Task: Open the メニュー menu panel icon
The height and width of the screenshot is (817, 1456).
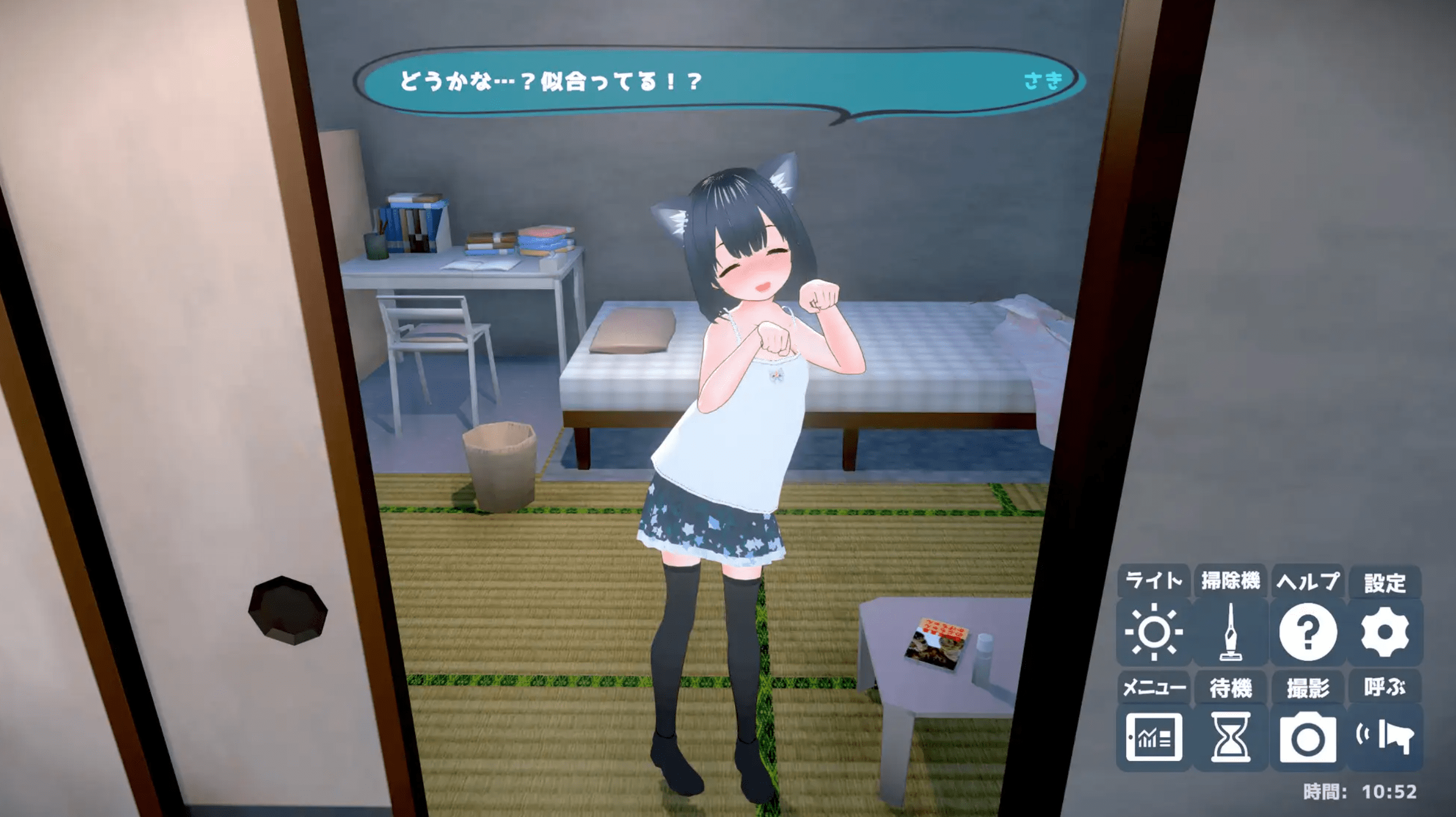Action: 1154,737
